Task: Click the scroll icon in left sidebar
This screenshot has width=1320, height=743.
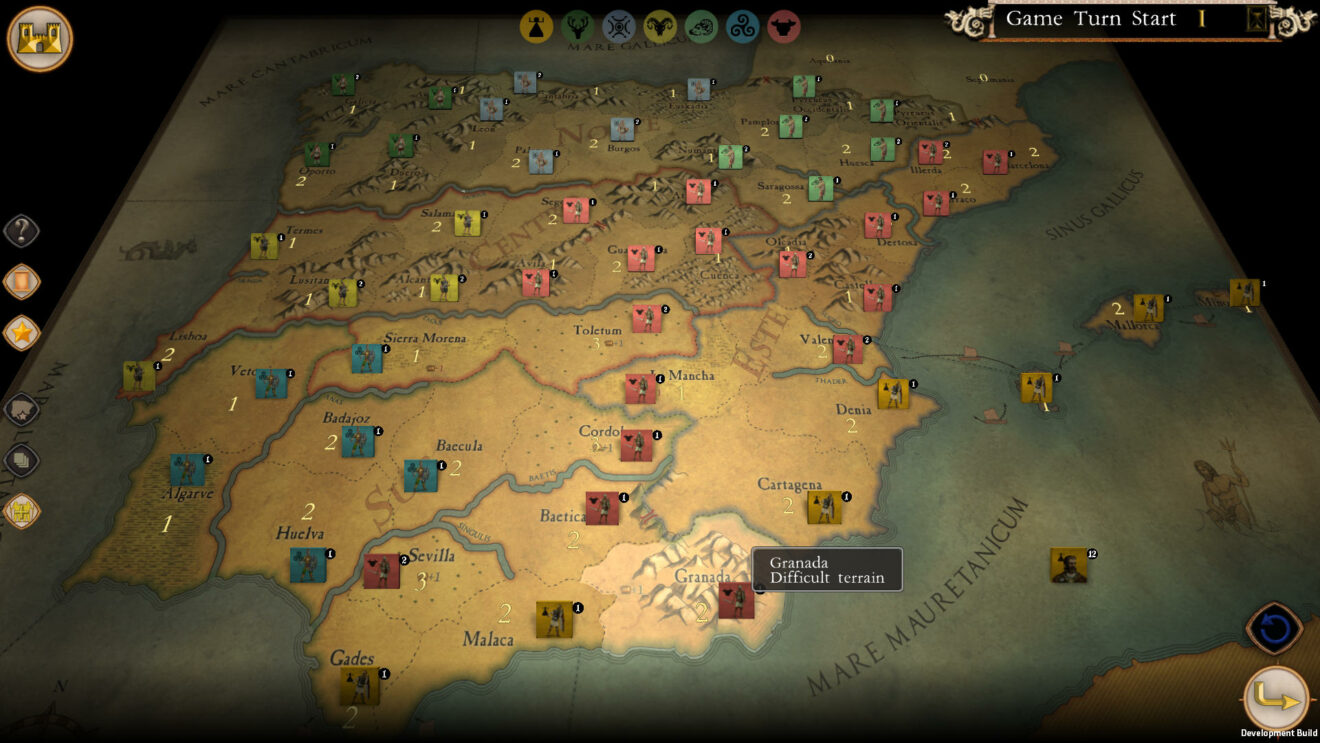Action: [22, 281]
